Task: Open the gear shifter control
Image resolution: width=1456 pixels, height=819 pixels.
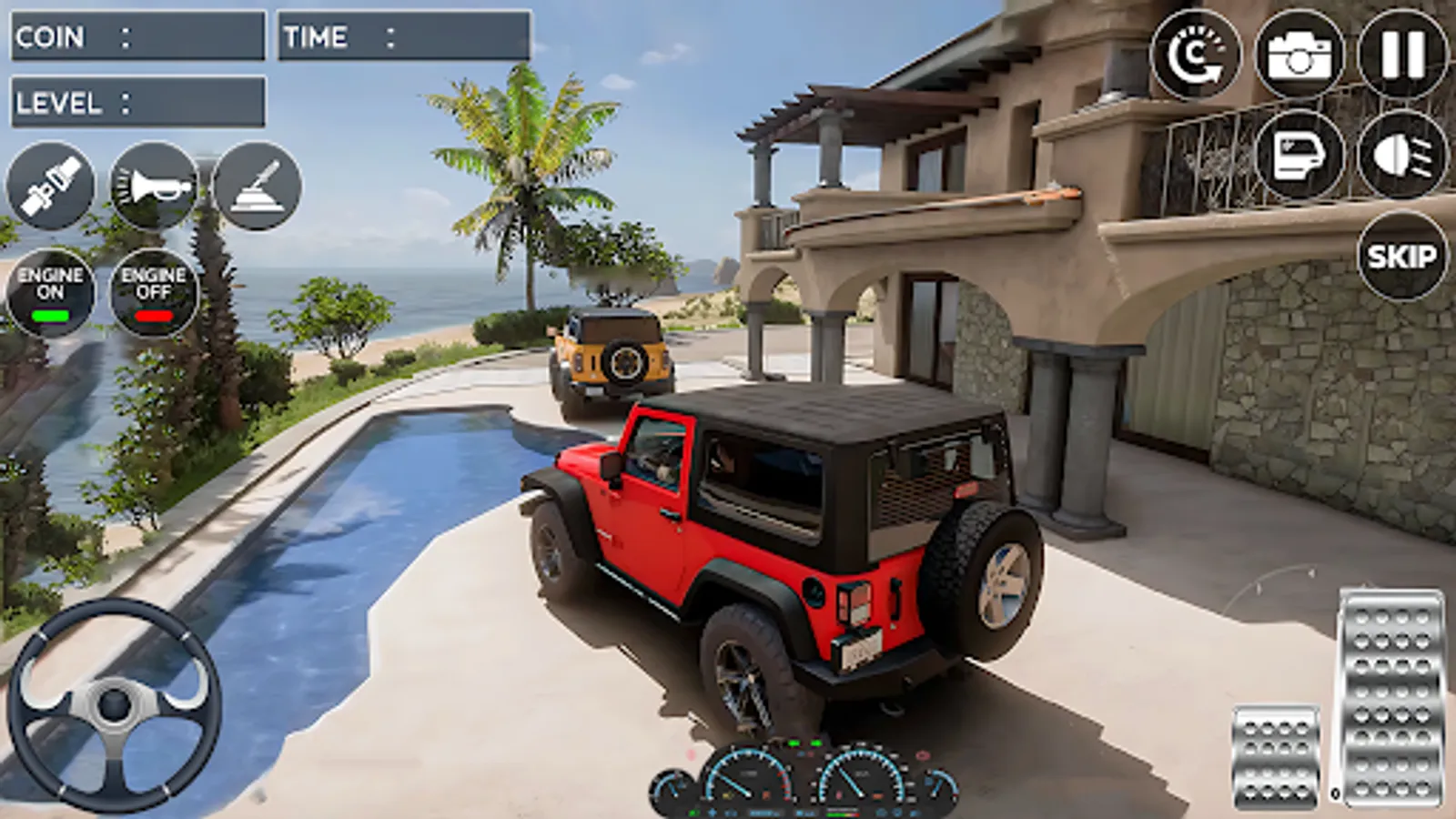Action: 258,187
